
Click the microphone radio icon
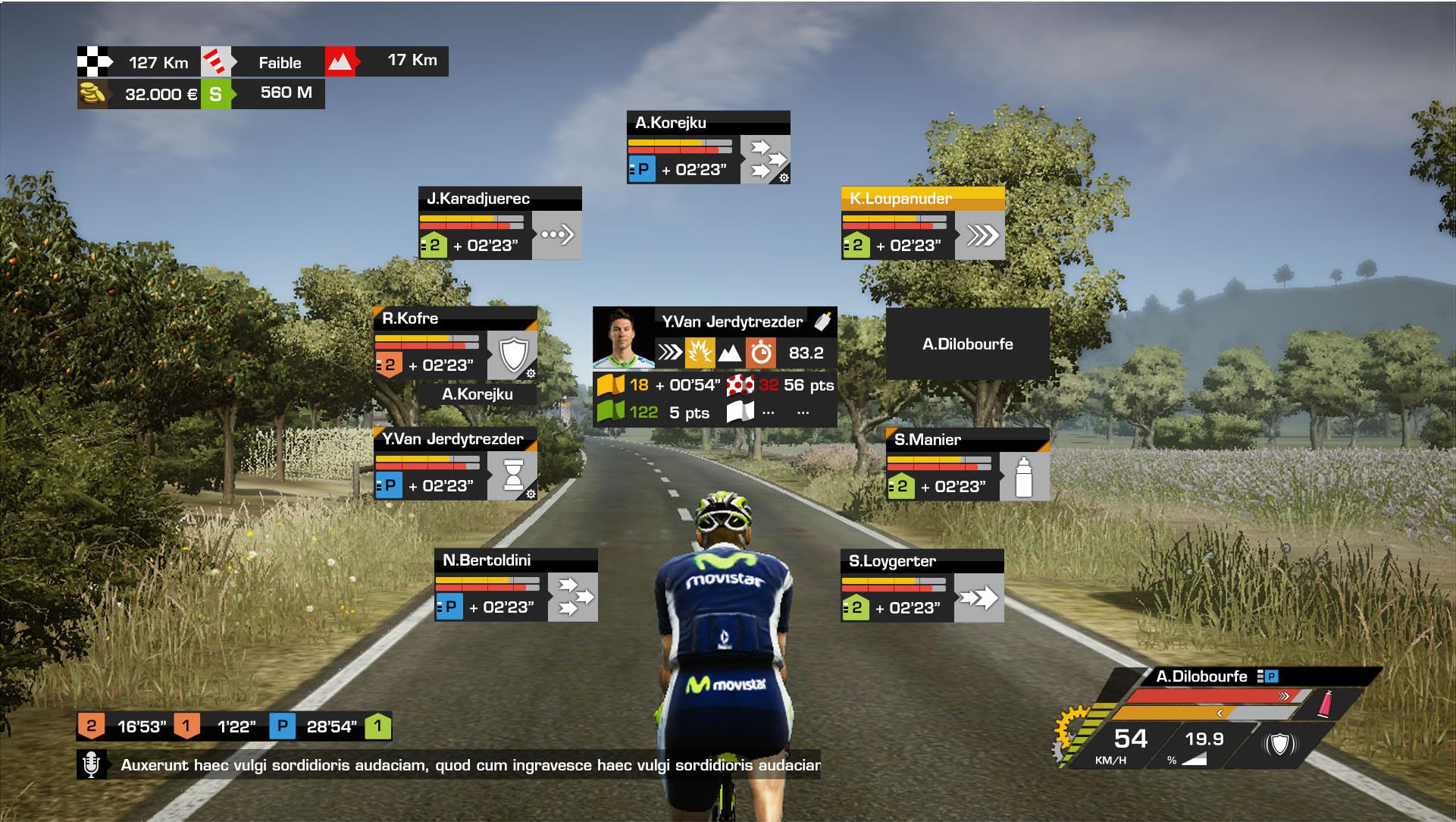pos(91,764)
